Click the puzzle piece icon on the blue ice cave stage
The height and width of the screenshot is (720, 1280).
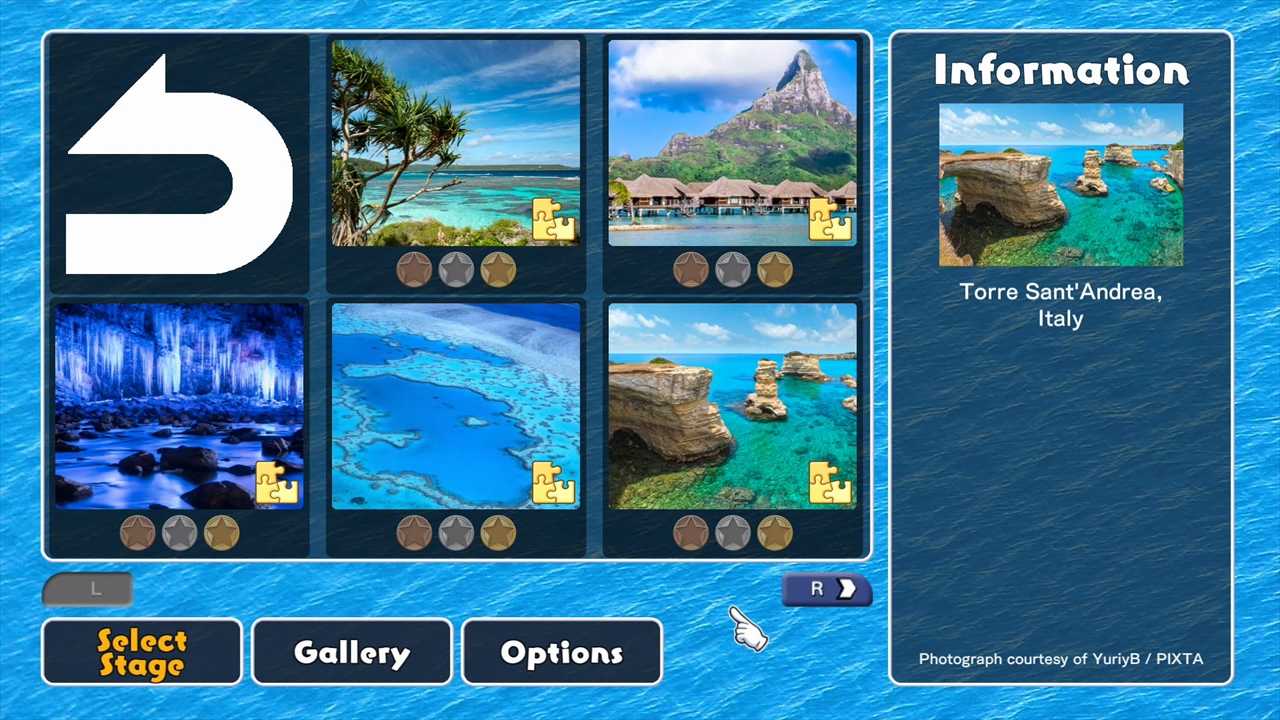pyautogui.click(x=276, y=483)
